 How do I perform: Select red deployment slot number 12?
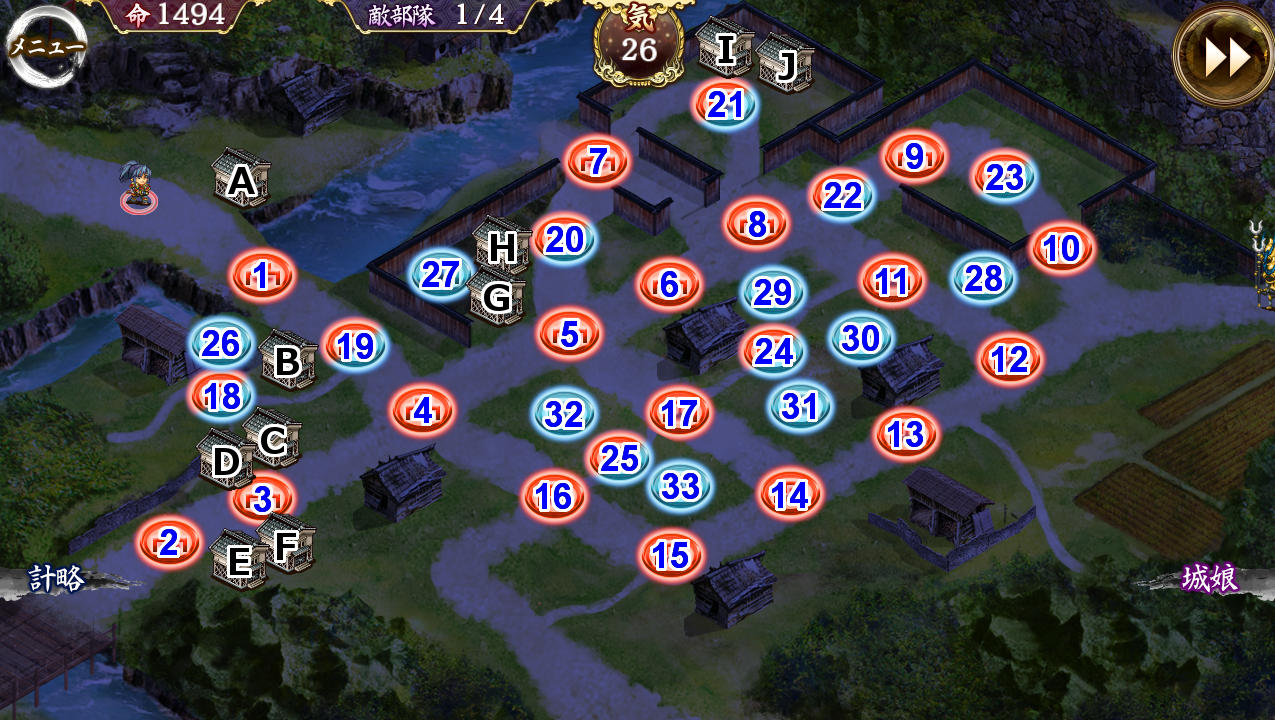1010,359
